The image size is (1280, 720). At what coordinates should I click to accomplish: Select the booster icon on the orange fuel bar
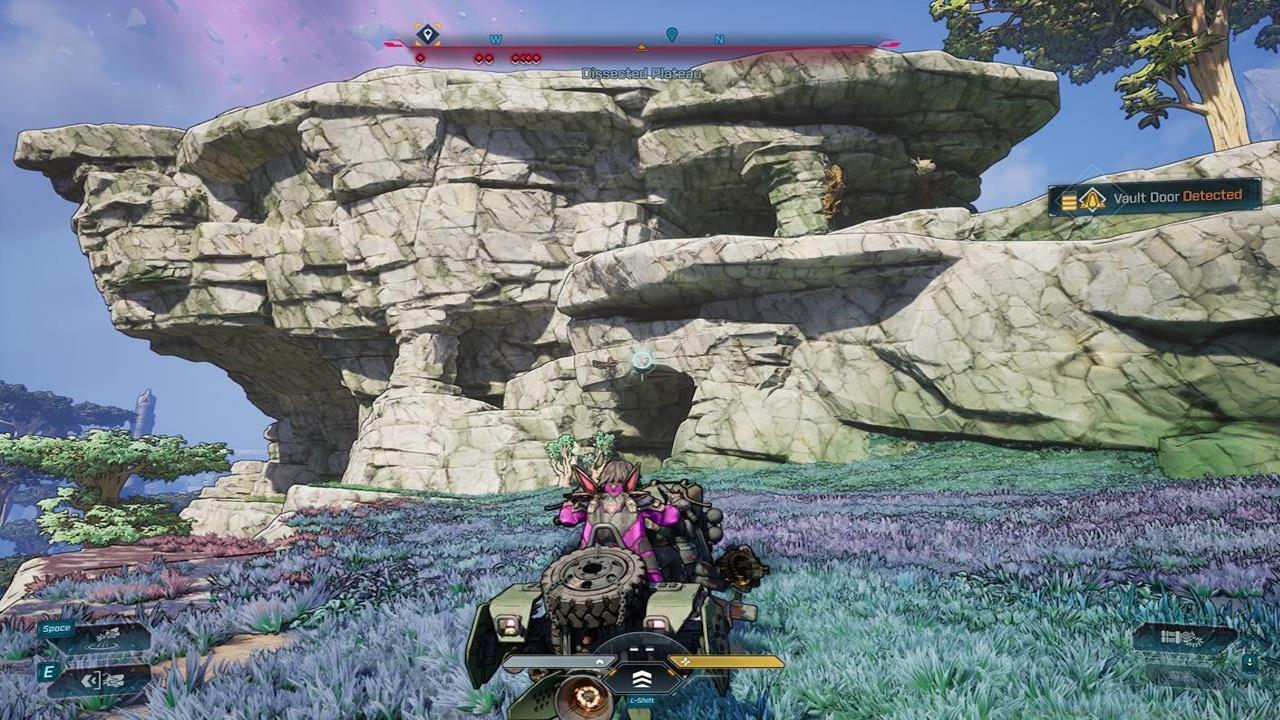click(686, 660)
